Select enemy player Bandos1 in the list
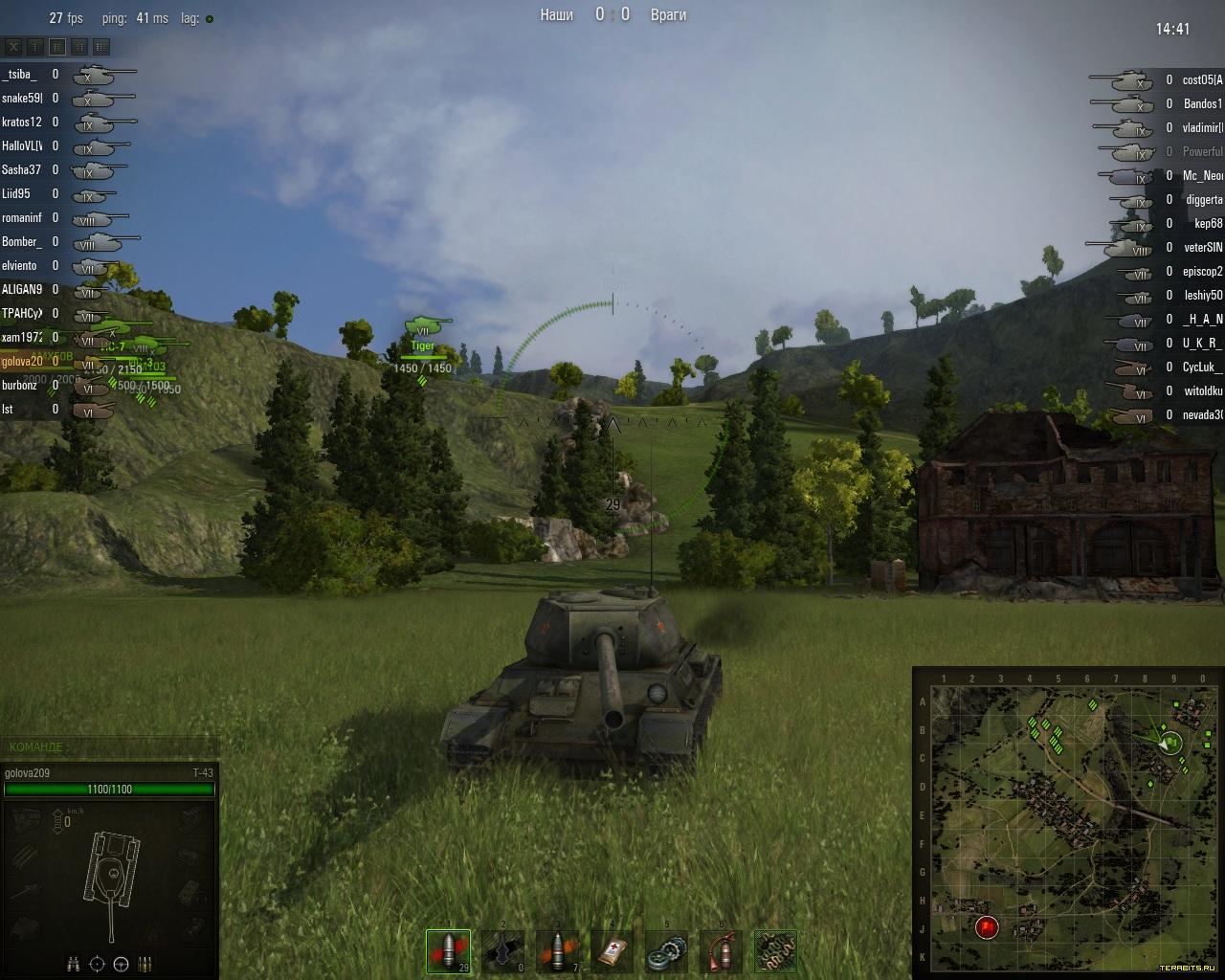Image resolution: width=1225 pixels, height=980 pixels. pos(1202,104)
